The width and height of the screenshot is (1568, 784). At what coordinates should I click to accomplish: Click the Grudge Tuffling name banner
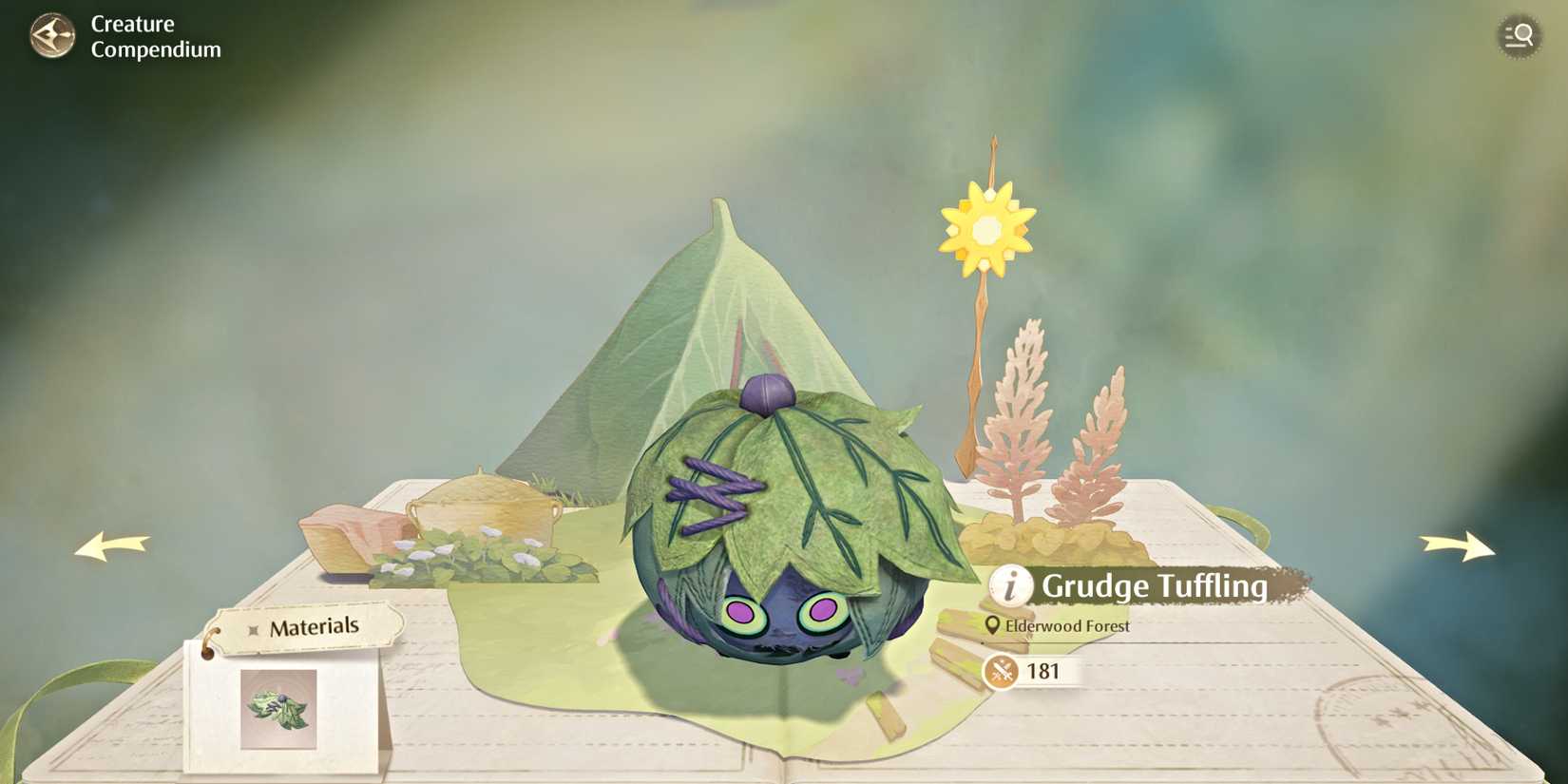click(1155, 587)
